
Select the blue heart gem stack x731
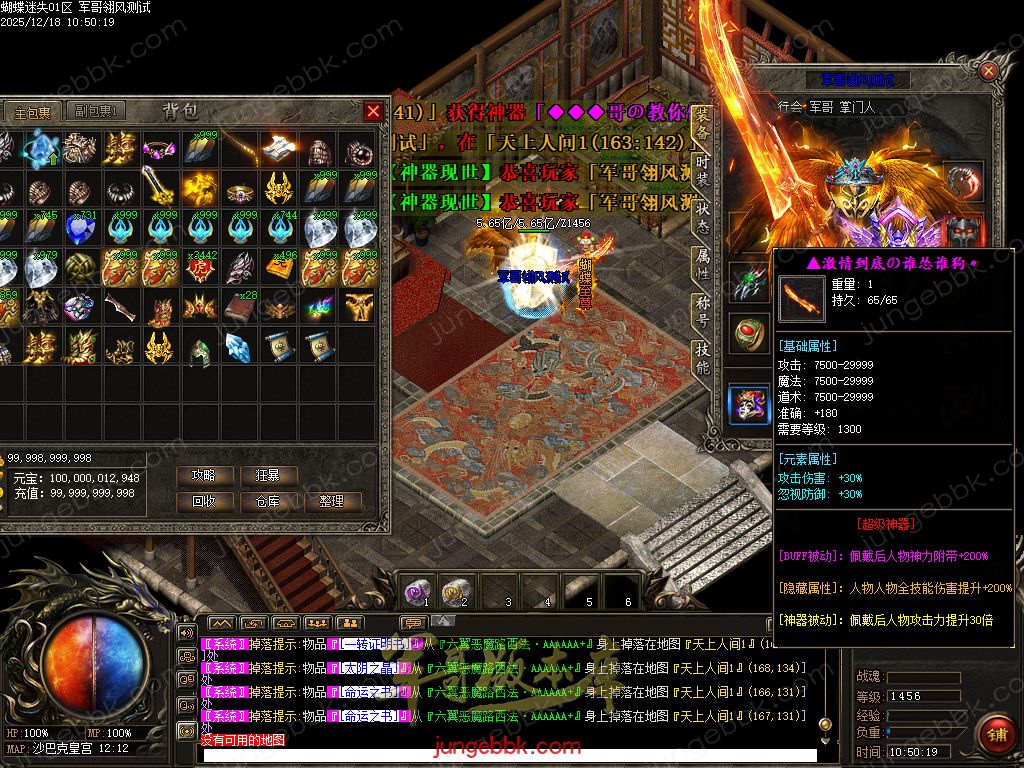tap(82, 229)
